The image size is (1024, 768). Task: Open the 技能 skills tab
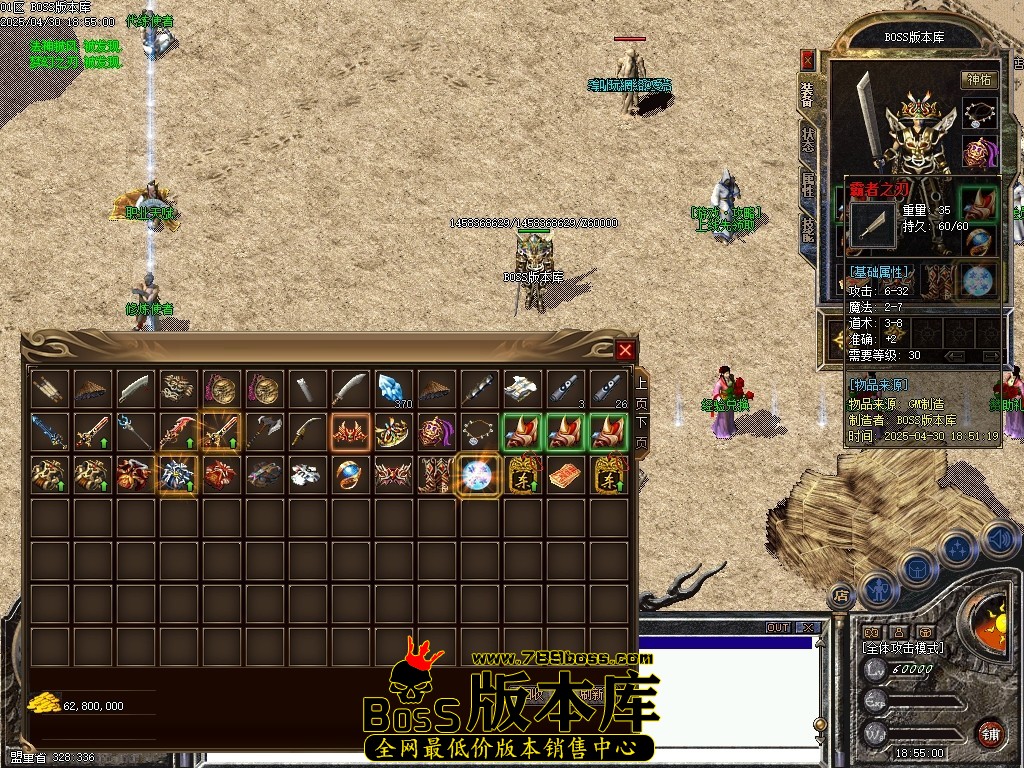pos(808,232)
